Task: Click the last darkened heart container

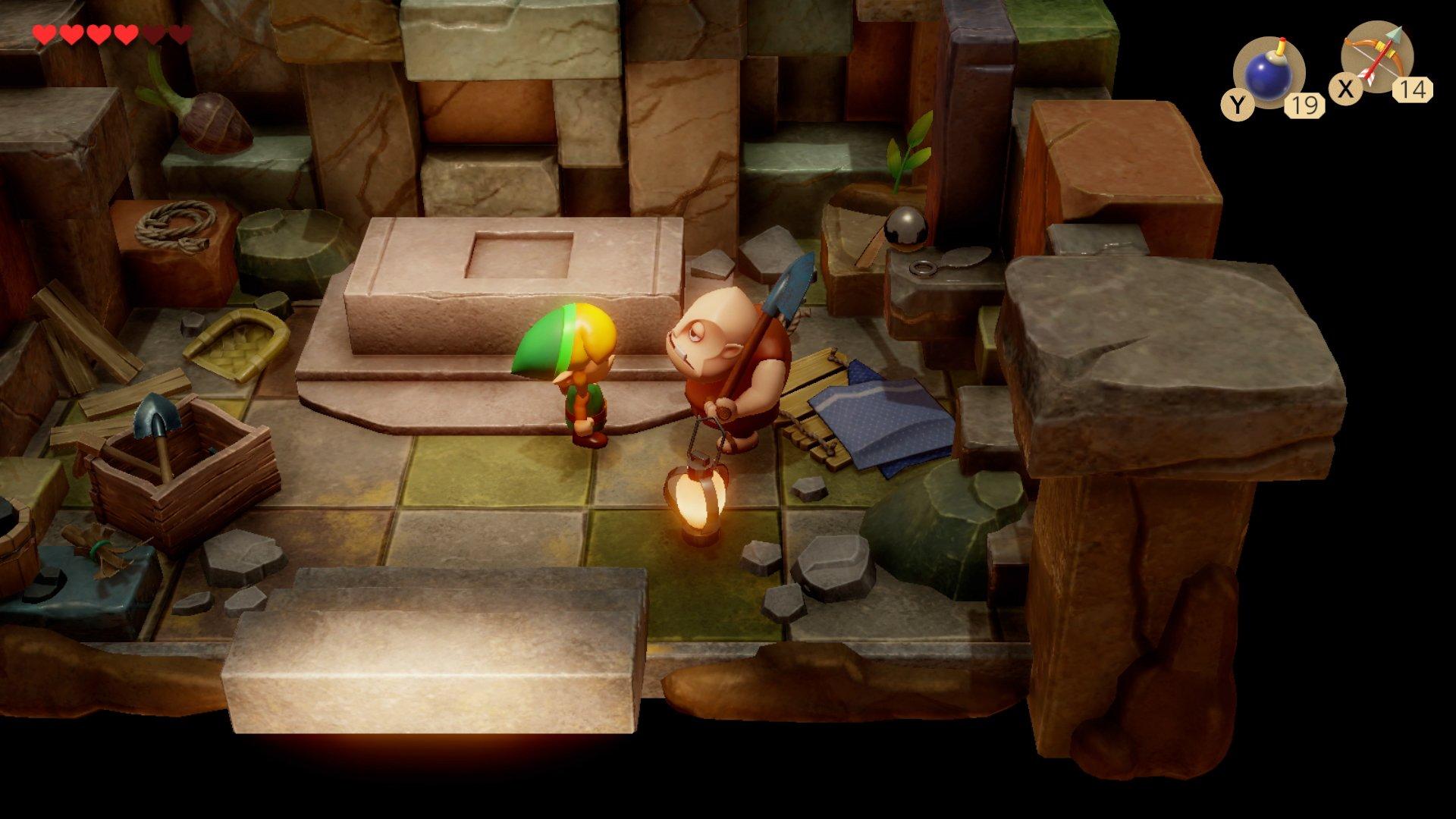Action: (x=180, y=34)
